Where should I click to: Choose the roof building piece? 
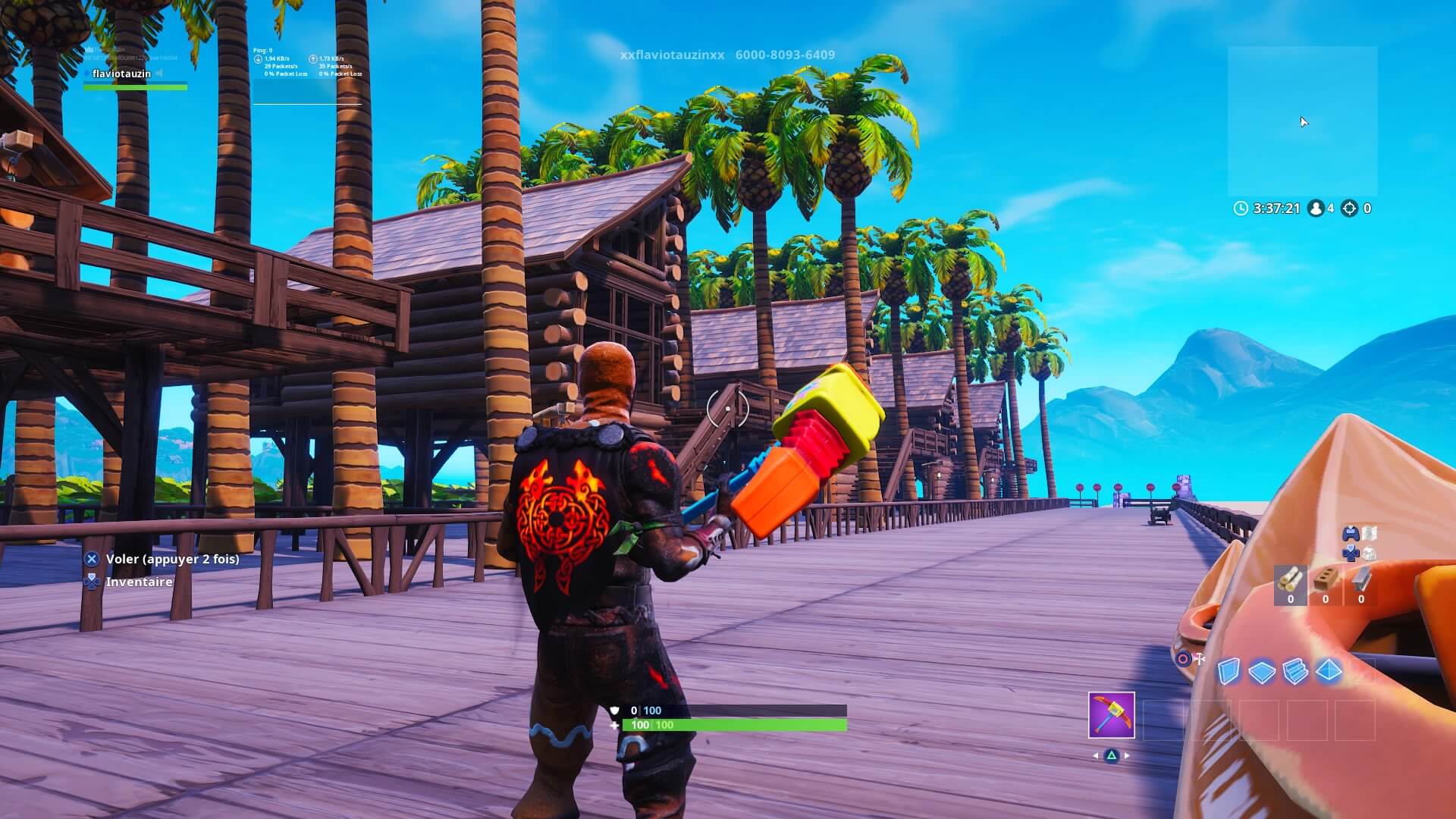(1327, 670)
